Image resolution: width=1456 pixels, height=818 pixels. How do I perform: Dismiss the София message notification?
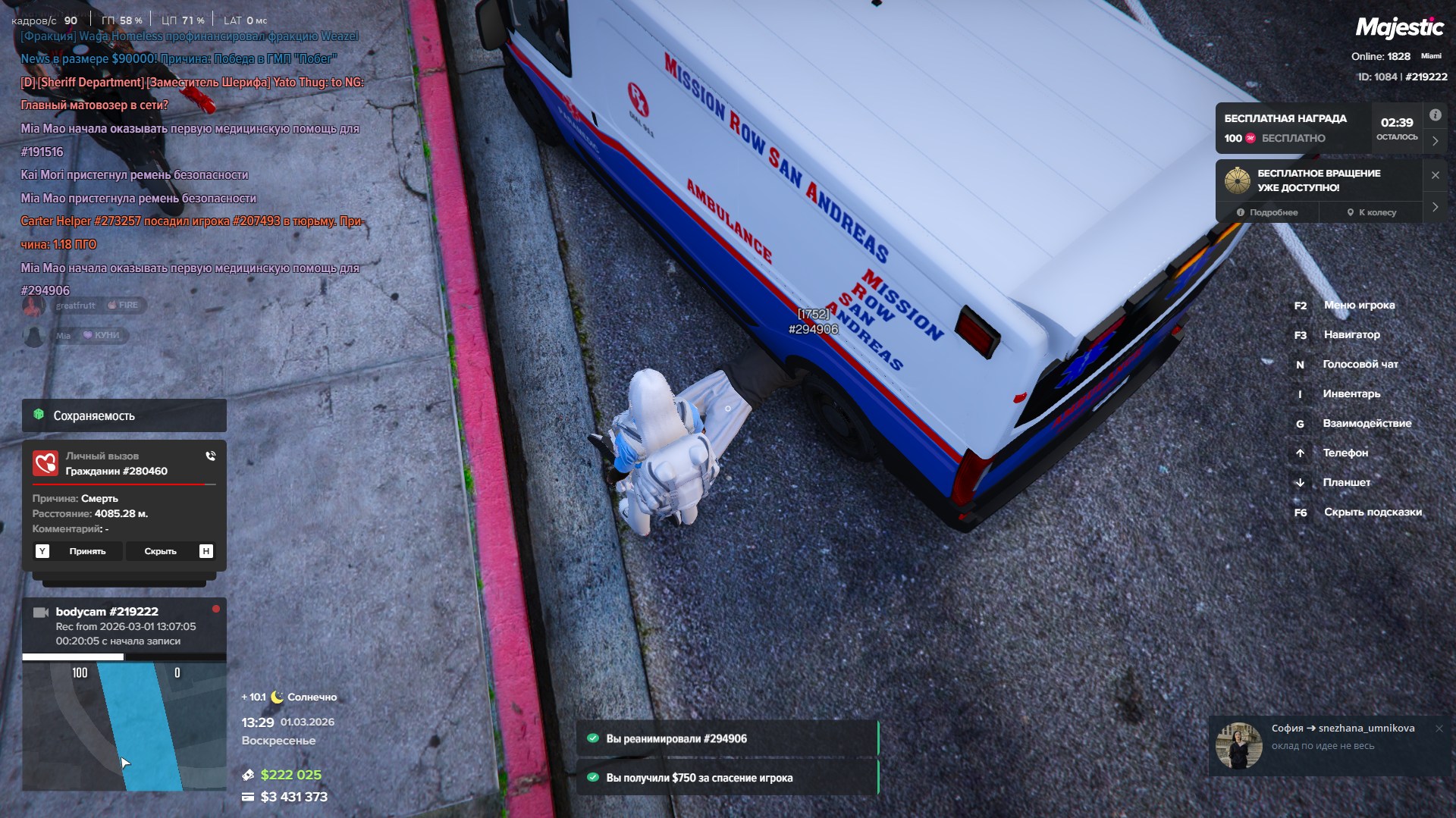point(1439,729)
